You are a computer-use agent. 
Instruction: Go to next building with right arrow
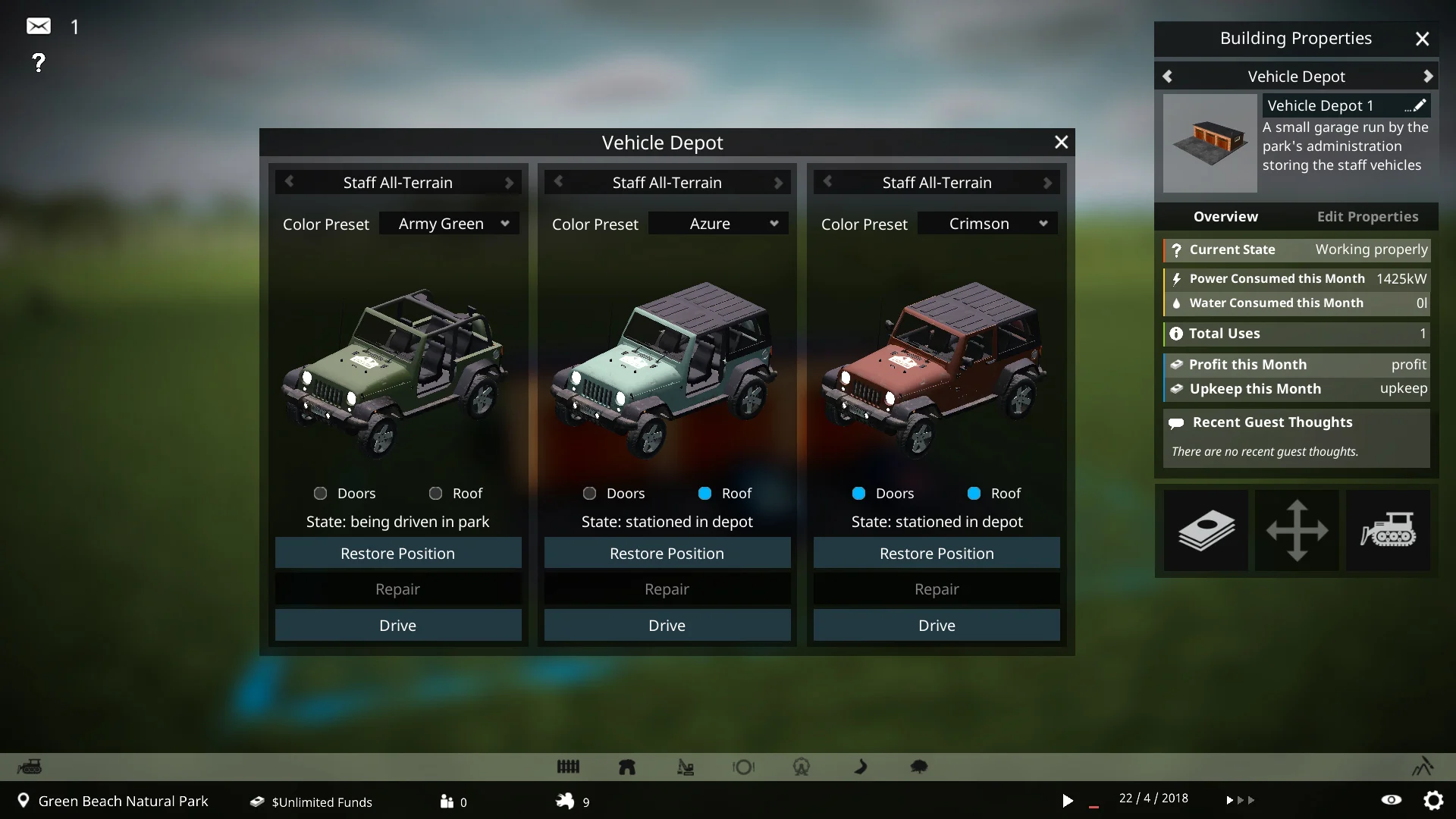click(x=1428, y=77)
